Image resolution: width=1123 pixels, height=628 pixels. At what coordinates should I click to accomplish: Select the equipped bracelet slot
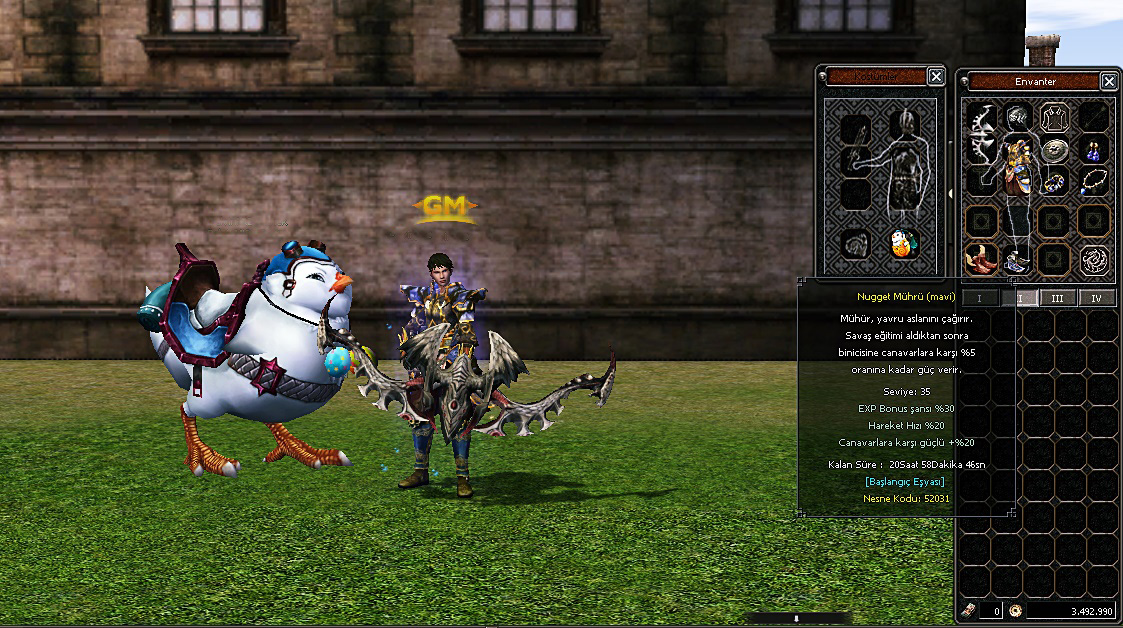(1056, 182)
